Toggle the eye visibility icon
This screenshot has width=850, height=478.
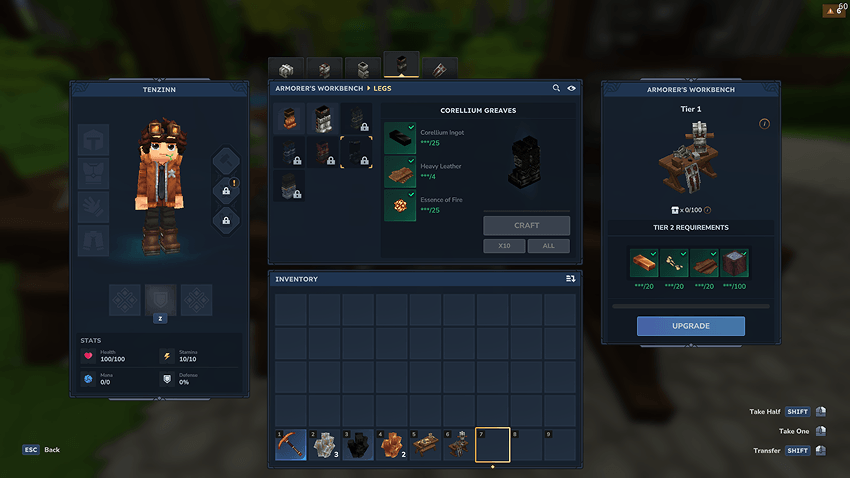coord(572,89)
